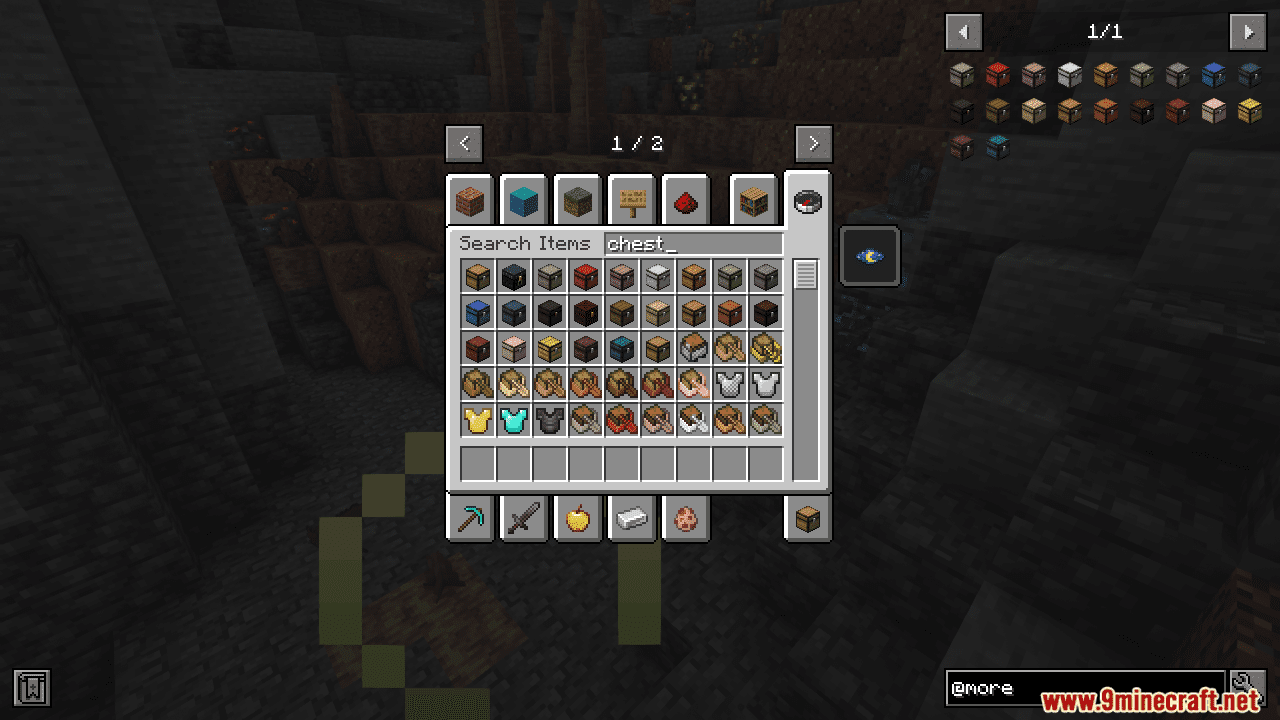Select the Redstone dust tab

686,200
